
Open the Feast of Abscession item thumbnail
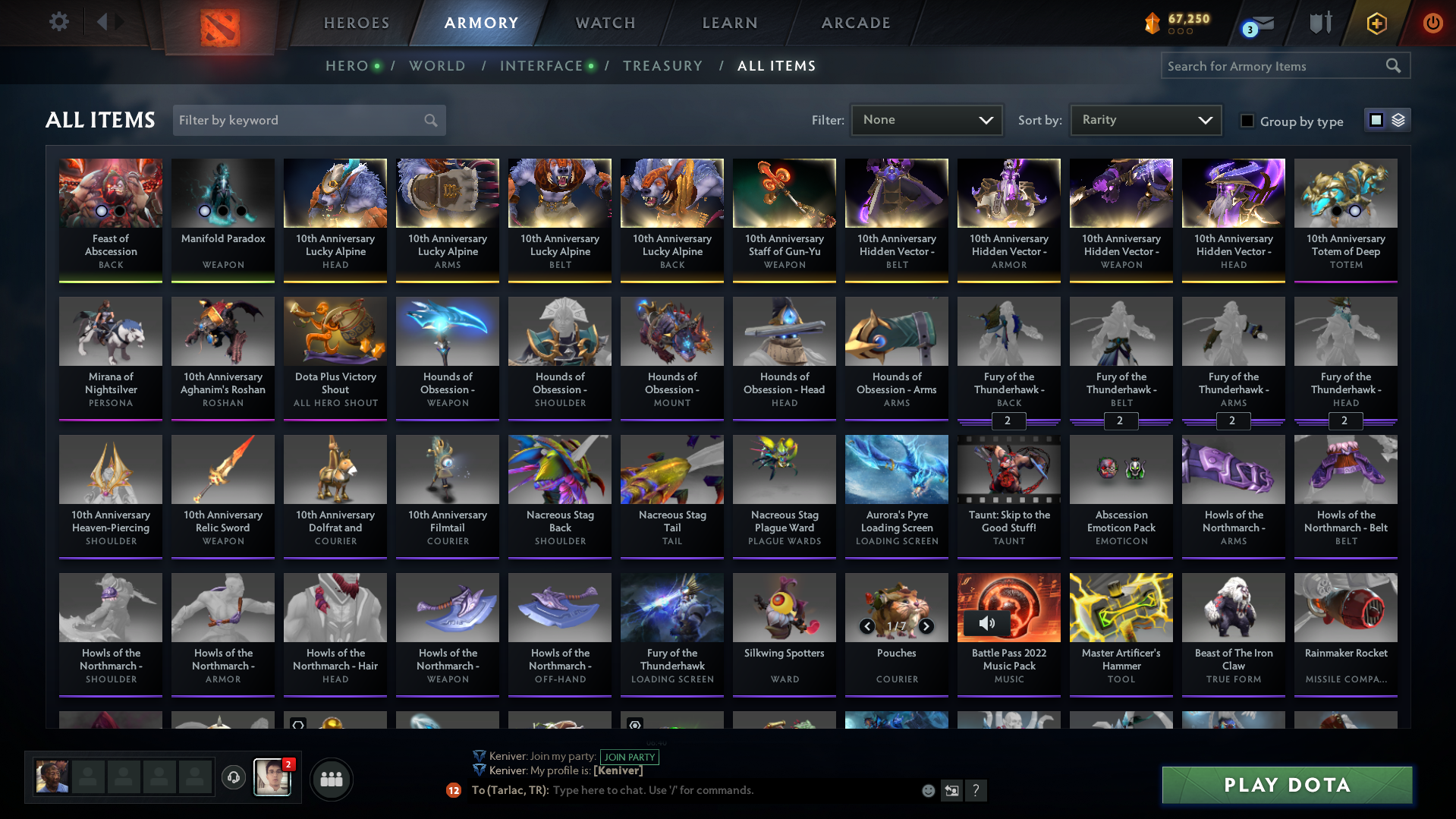[110, 193]
